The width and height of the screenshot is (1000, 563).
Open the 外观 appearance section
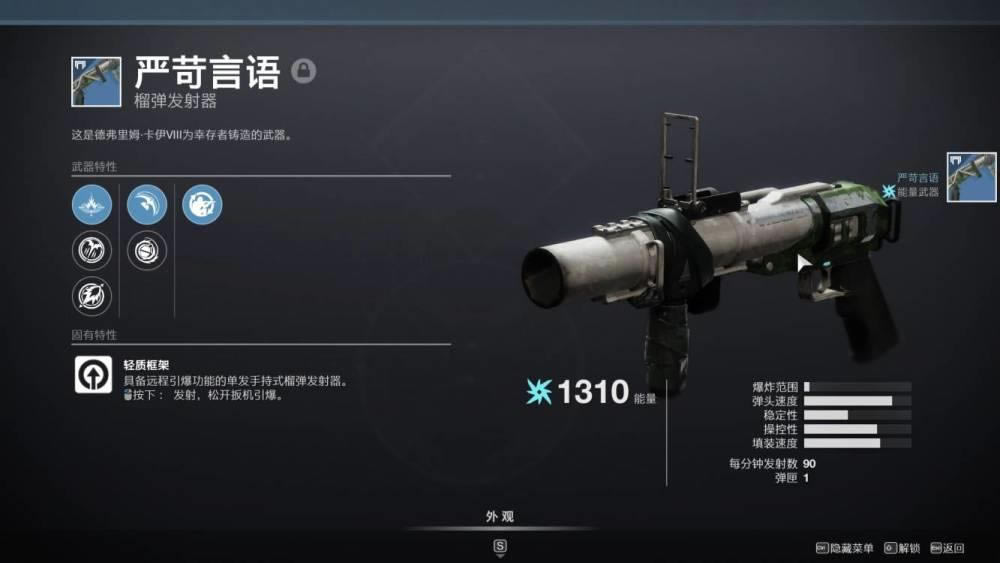[x=500, y=517]
